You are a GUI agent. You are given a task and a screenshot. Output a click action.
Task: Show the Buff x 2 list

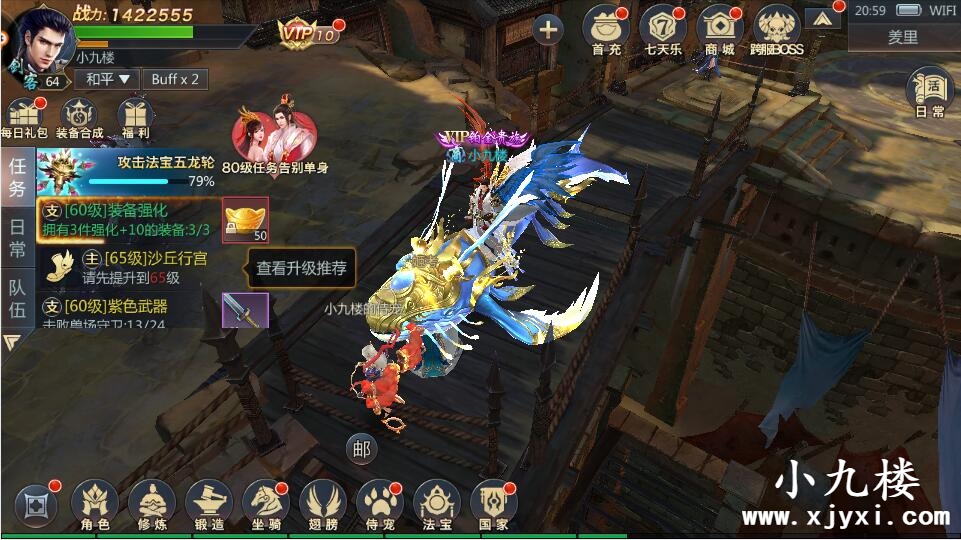point(175,79)
